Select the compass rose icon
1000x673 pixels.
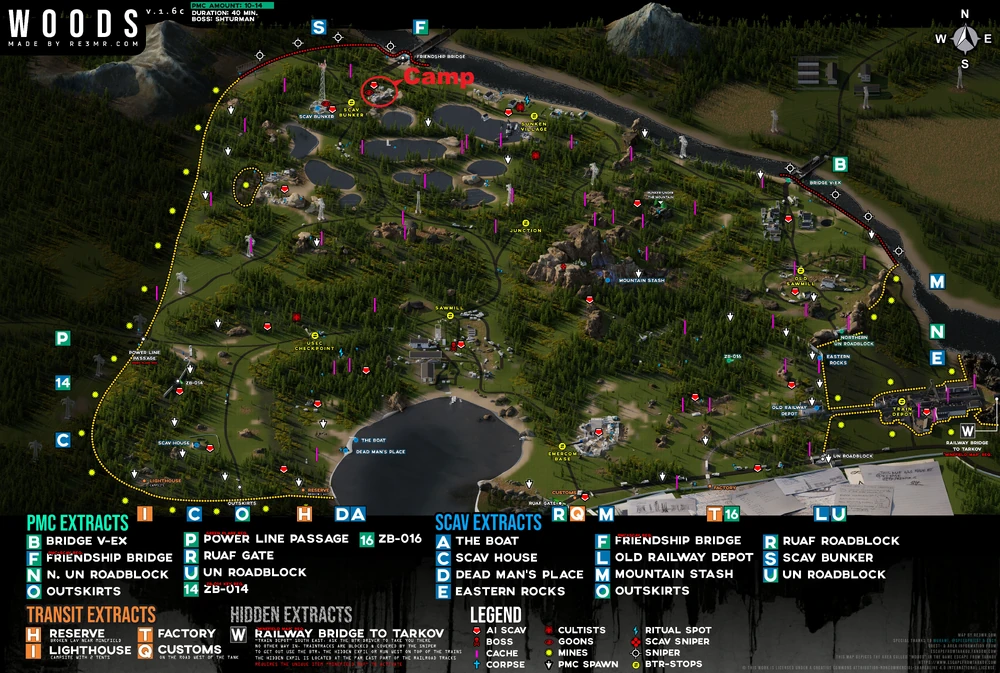pos(964,38)
